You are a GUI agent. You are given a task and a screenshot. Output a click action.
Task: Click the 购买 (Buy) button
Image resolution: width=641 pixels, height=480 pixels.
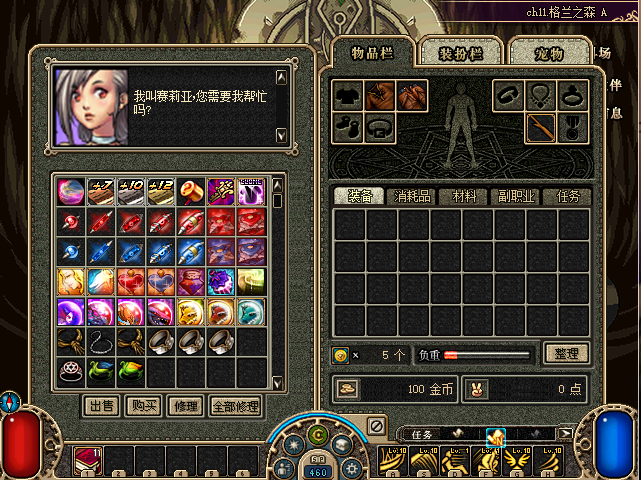pyautogui.click(x=141, y=406)
